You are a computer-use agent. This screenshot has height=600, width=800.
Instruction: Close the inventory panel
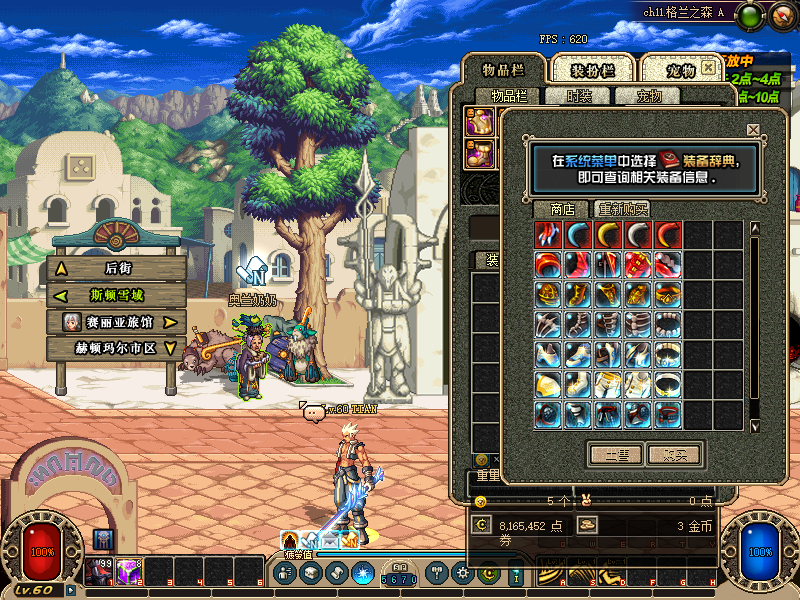coord(708,67)
